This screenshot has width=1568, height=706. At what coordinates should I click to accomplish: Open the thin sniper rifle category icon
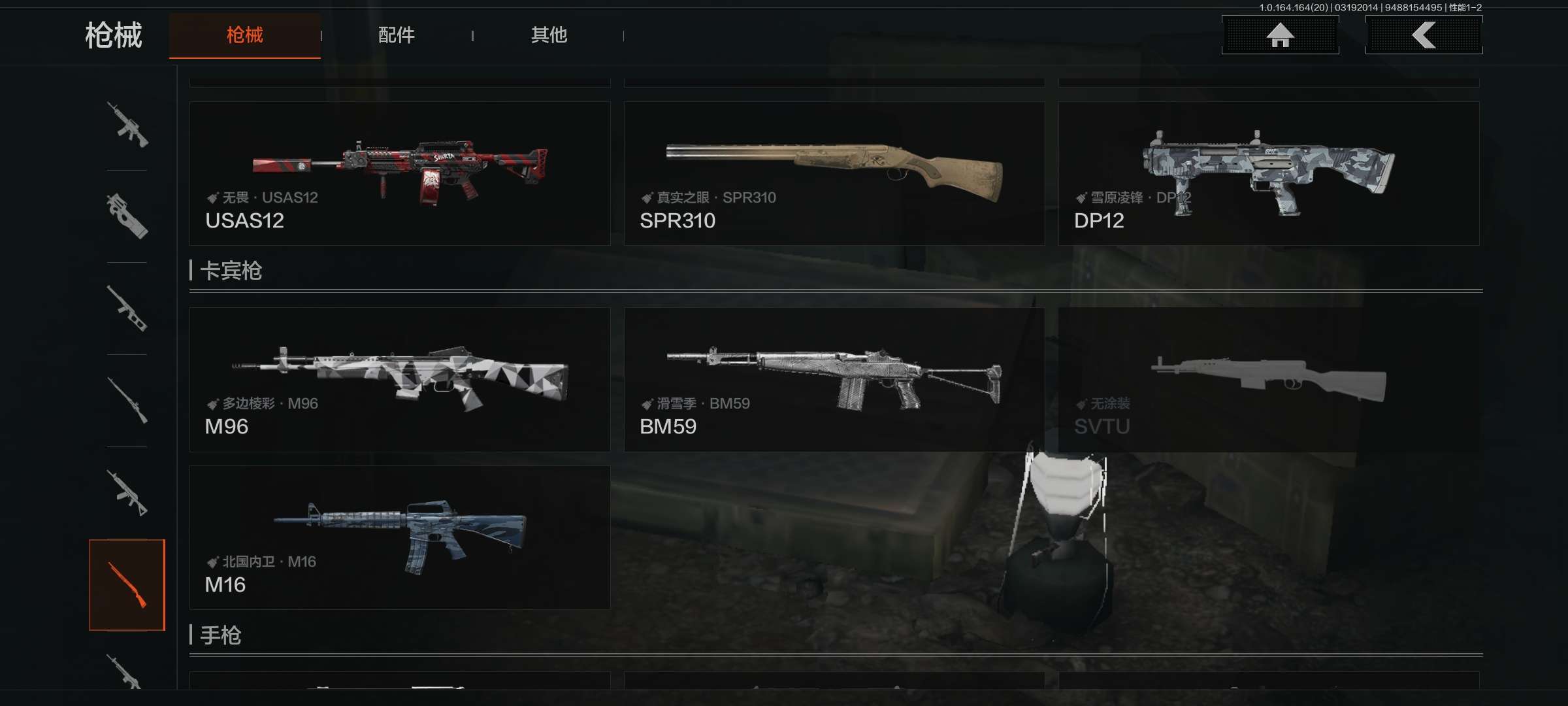tap(127, 401)
